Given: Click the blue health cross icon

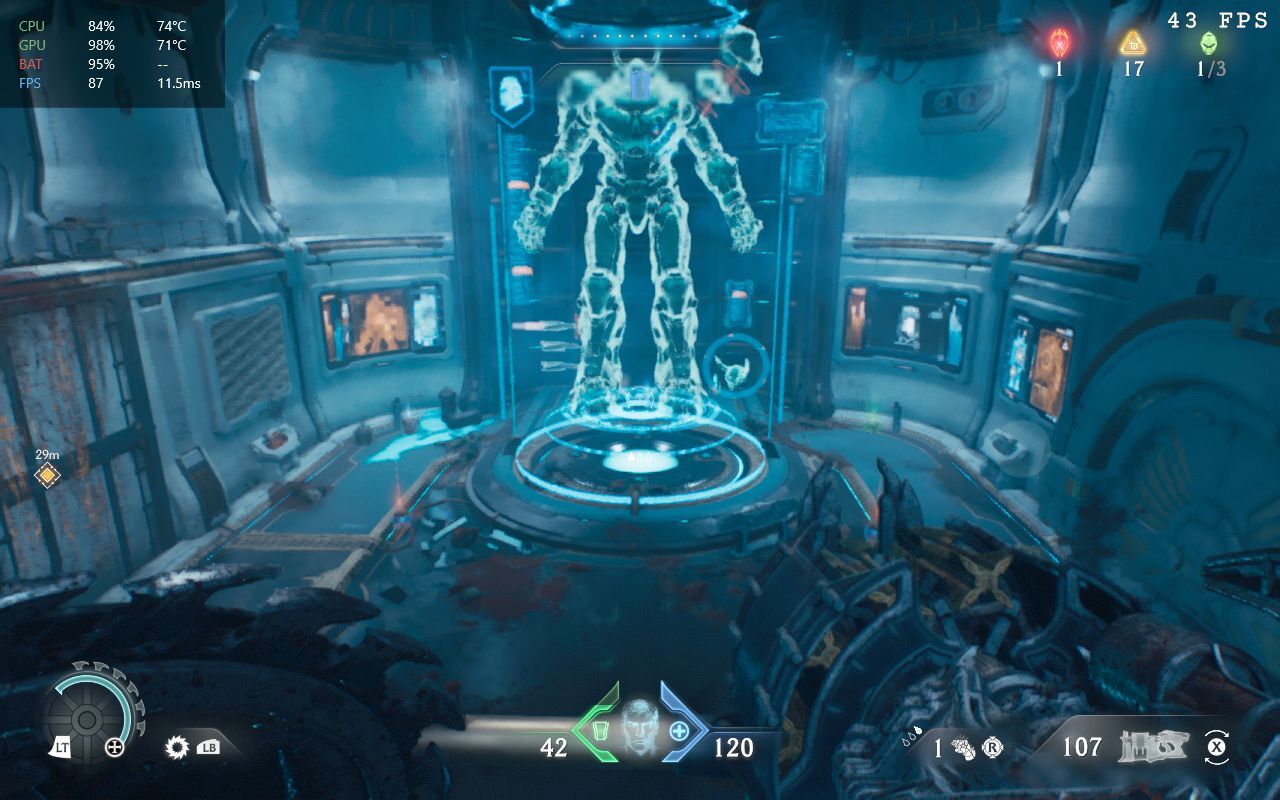Looking at the screenshot, I should pyautogui.click(x=679, y=731).
